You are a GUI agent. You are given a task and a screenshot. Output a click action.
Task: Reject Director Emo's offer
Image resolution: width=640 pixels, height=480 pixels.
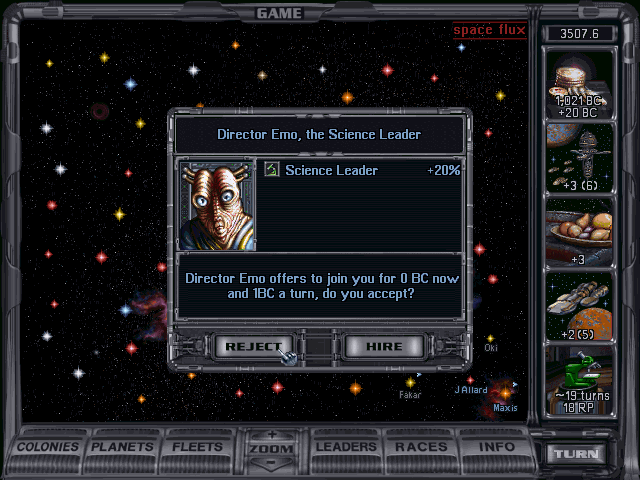(x=252, y=346)
